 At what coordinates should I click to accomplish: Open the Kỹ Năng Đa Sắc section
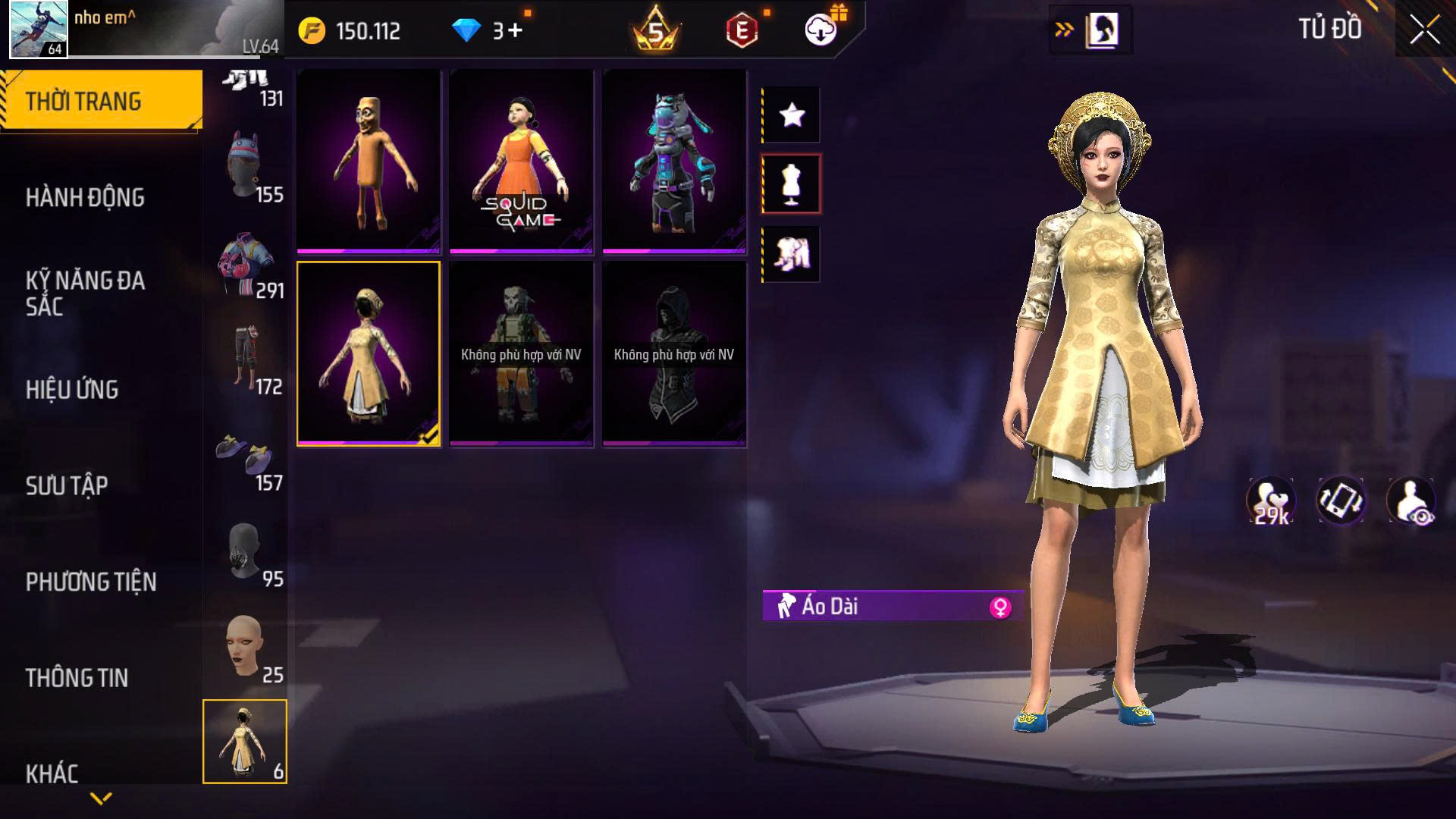(85, 293)
